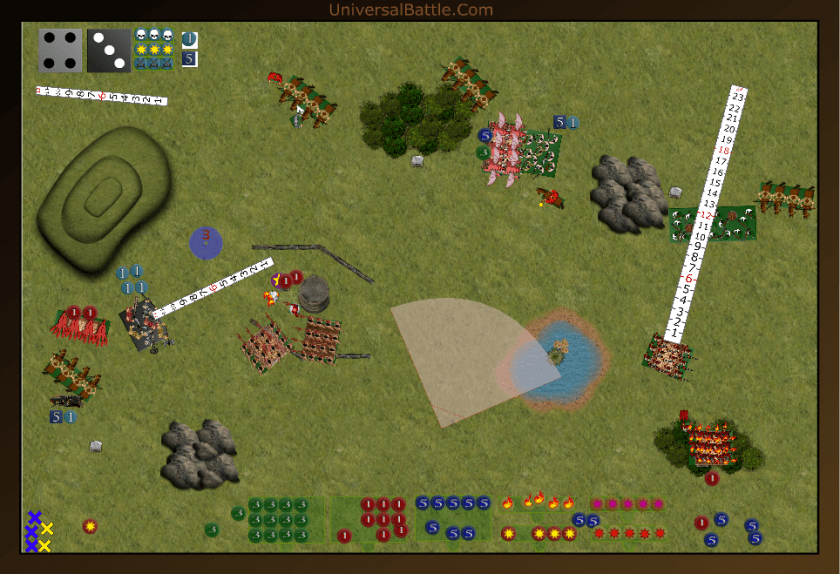Choose the tray of green 3 tokens
This screenshot has height=574, width=840.
tap(285, 520)
